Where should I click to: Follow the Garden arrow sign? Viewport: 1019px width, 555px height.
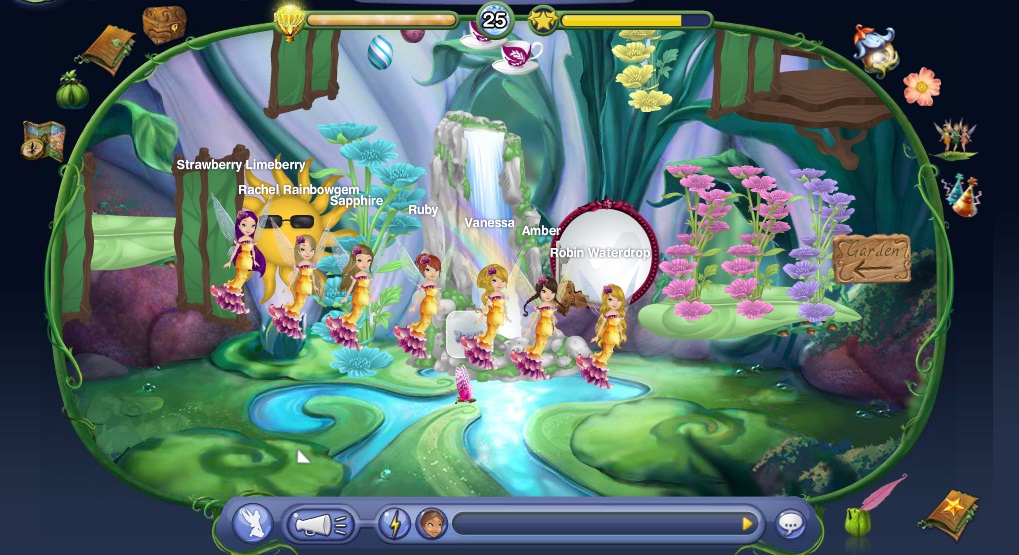[871, 260]
